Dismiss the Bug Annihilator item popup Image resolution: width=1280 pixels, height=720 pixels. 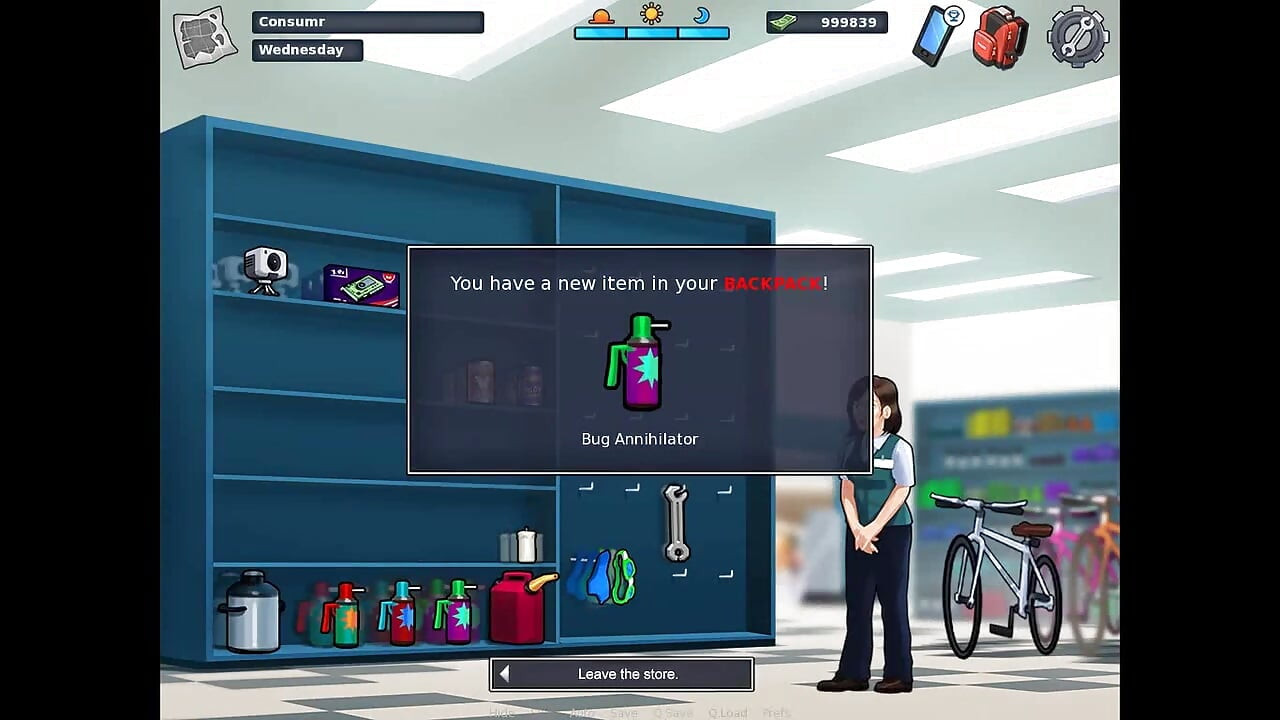point(639,360)
